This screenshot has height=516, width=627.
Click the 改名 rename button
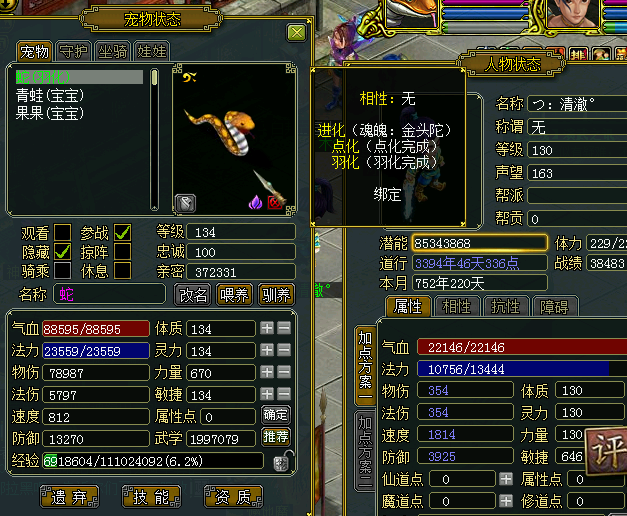coord(193,294)
